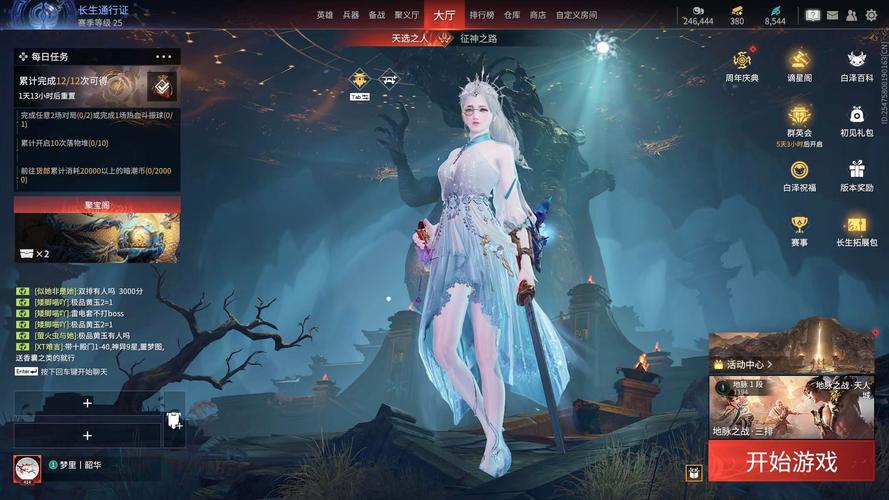Open the friends list icon

click(x=852, y=15)
